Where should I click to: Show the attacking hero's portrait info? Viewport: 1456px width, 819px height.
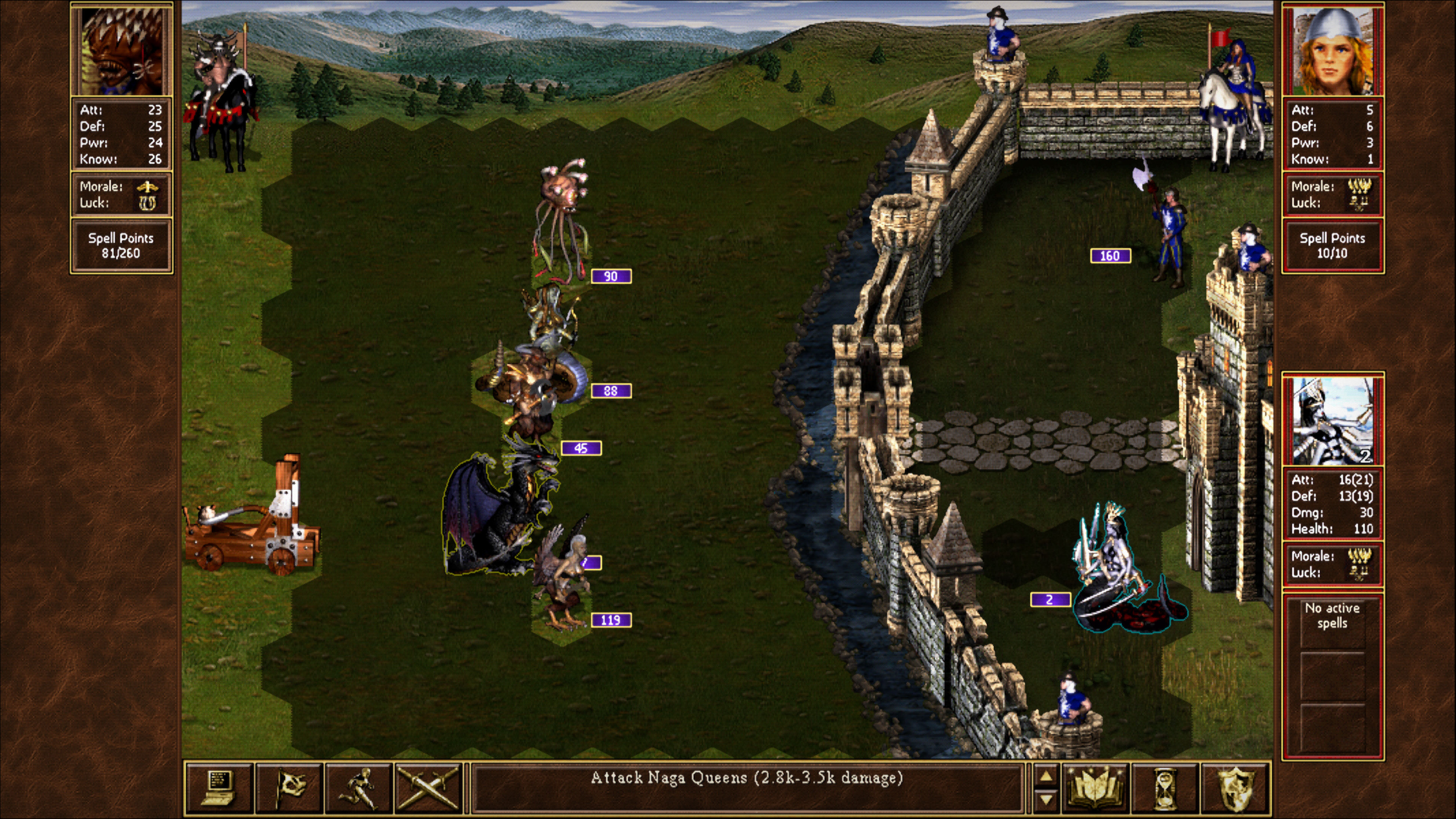point(121,50)
